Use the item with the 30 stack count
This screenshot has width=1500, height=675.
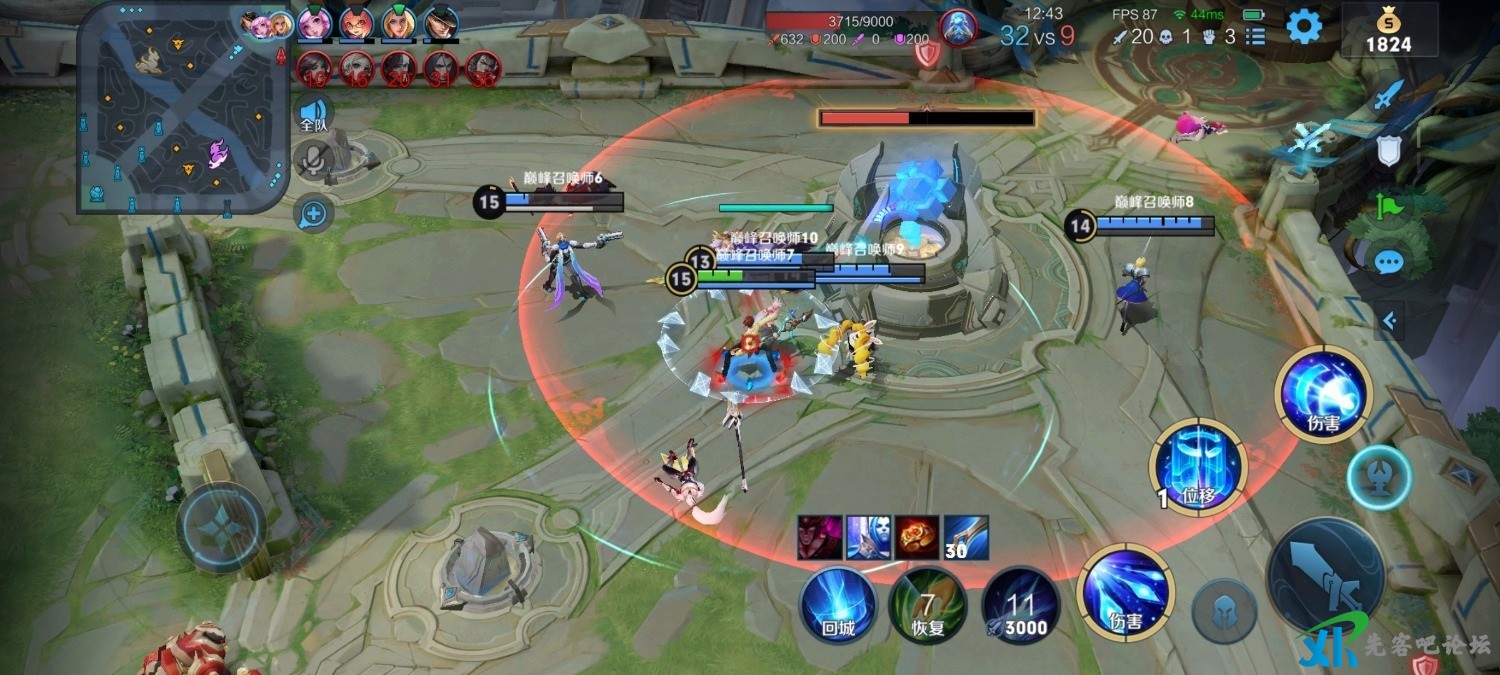coord(965,537)
